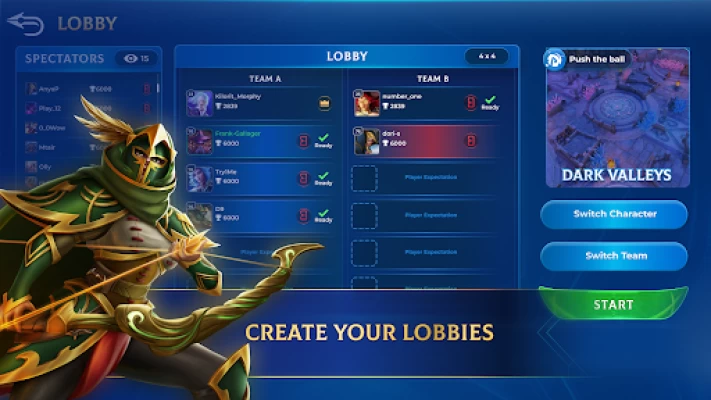The image size is (711, 400).
Task: Select TryIMe's player row
Action: click(x=259, y=177)
